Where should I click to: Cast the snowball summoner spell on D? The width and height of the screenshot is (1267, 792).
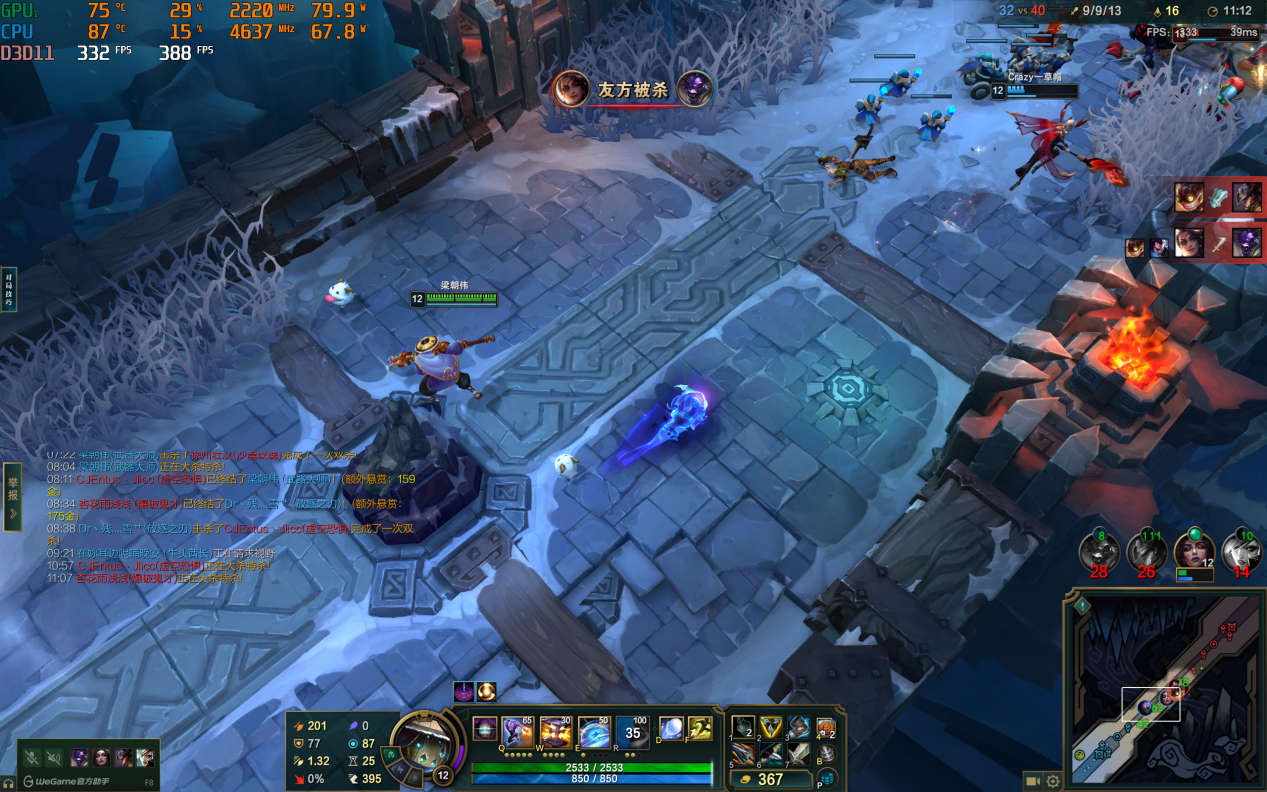[x=671, y=729]
